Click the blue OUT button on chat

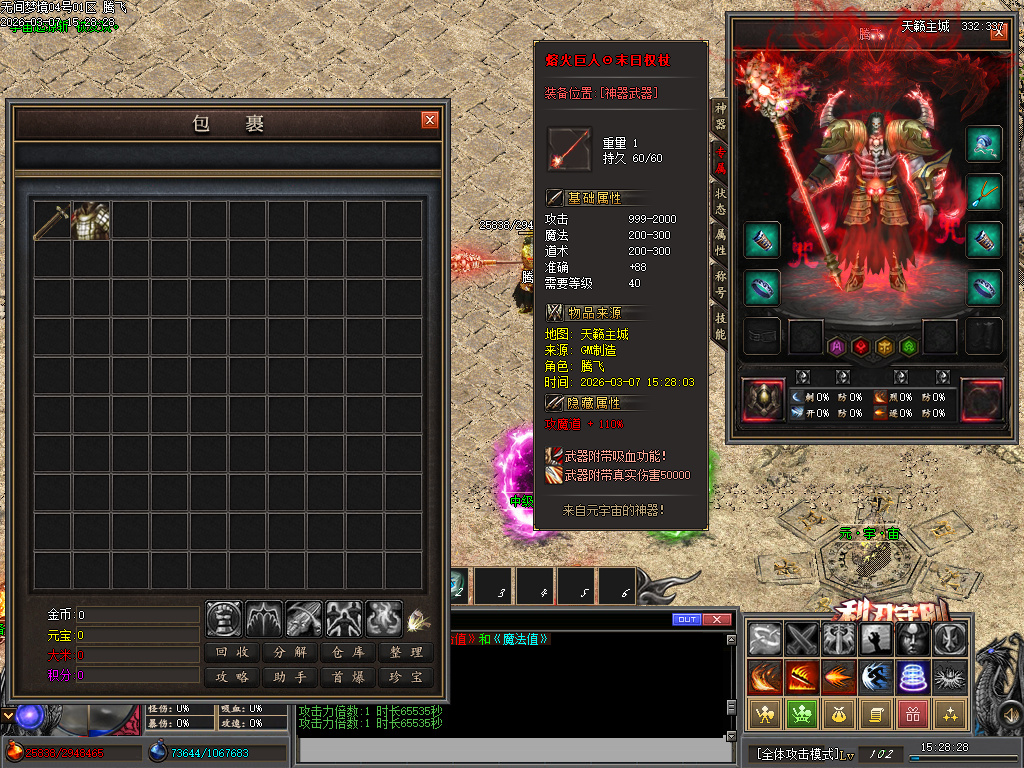(x=687, y=620)
